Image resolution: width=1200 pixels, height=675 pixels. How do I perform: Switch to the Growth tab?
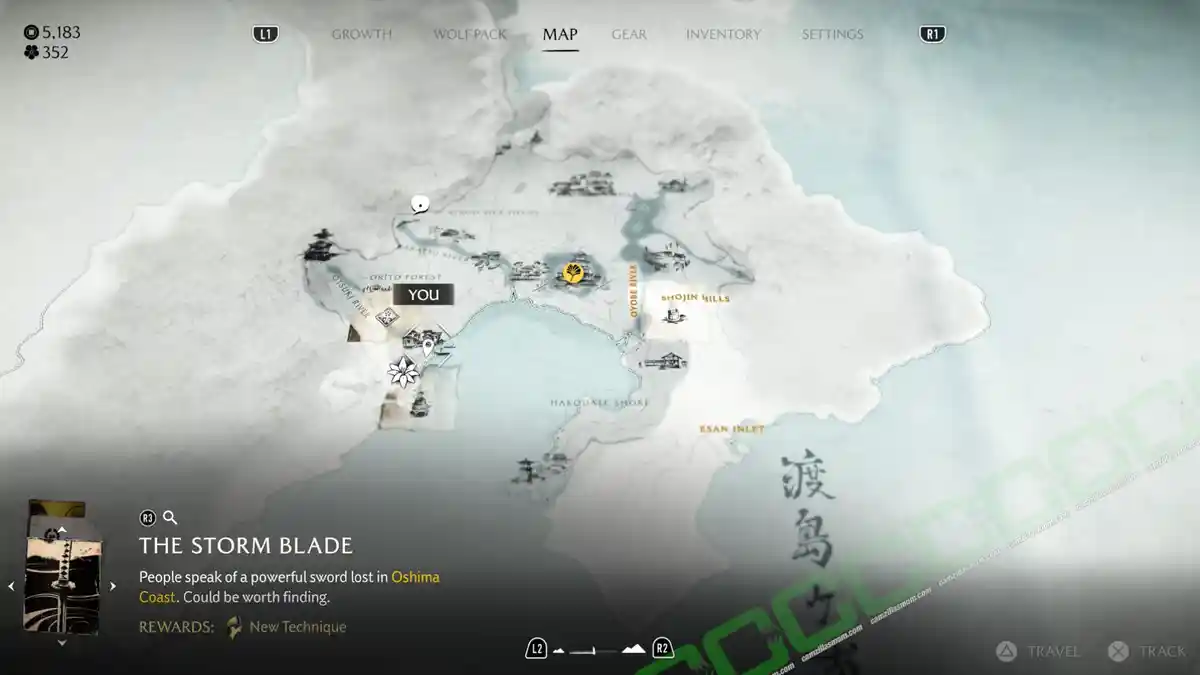[361, 34]
